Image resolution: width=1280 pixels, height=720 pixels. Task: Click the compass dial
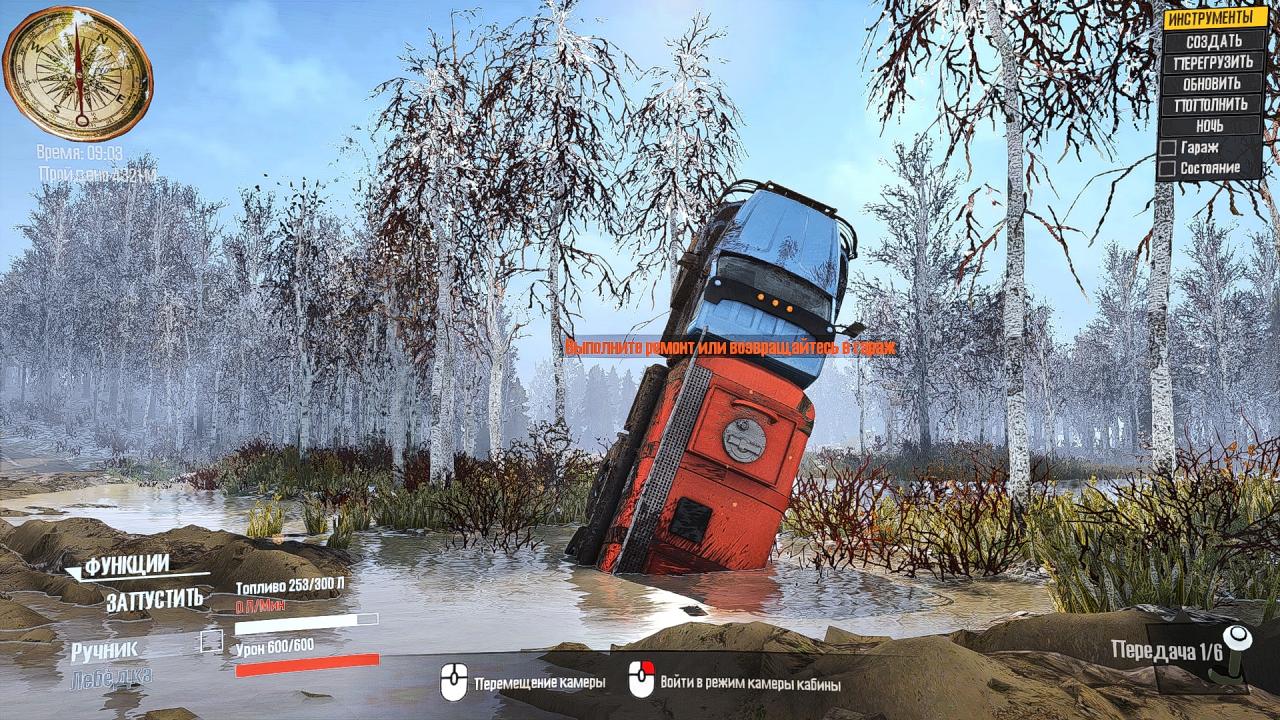[x=77, y=72]
